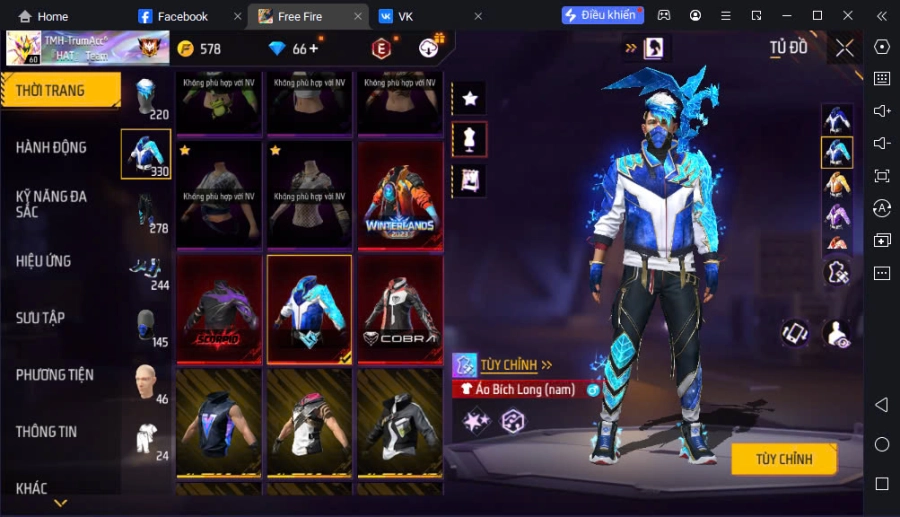Show favorites using the star filter

click(x=469, y=98)
